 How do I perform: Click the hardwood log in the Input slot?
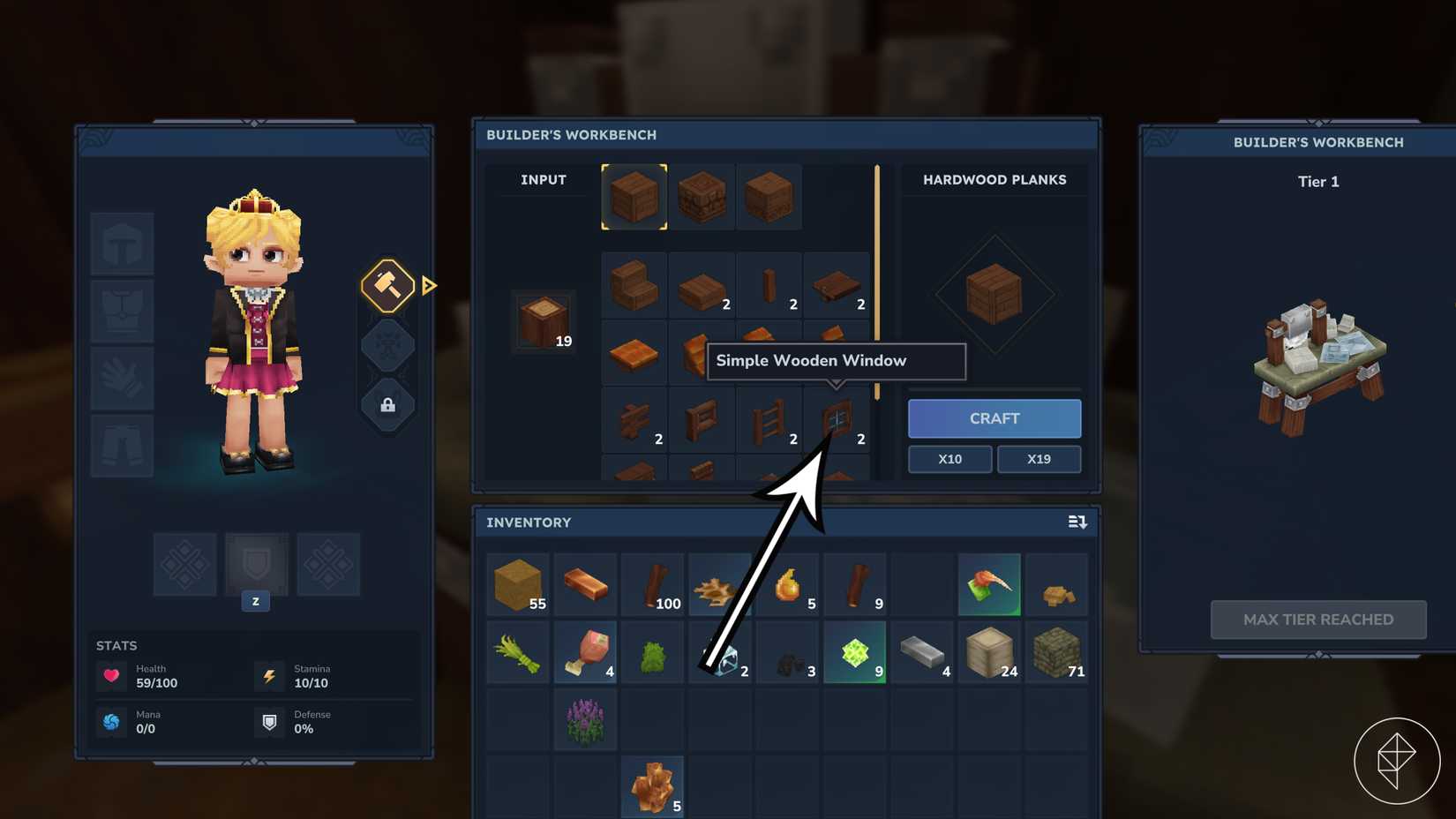pyautogui.click(x=542, y=320)
